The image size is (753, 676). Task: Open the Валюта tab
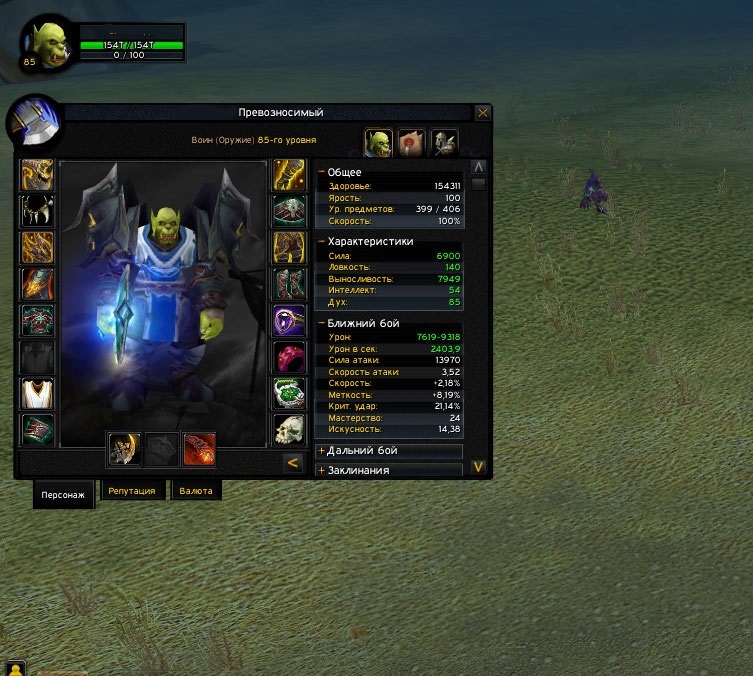pos(195,491)
